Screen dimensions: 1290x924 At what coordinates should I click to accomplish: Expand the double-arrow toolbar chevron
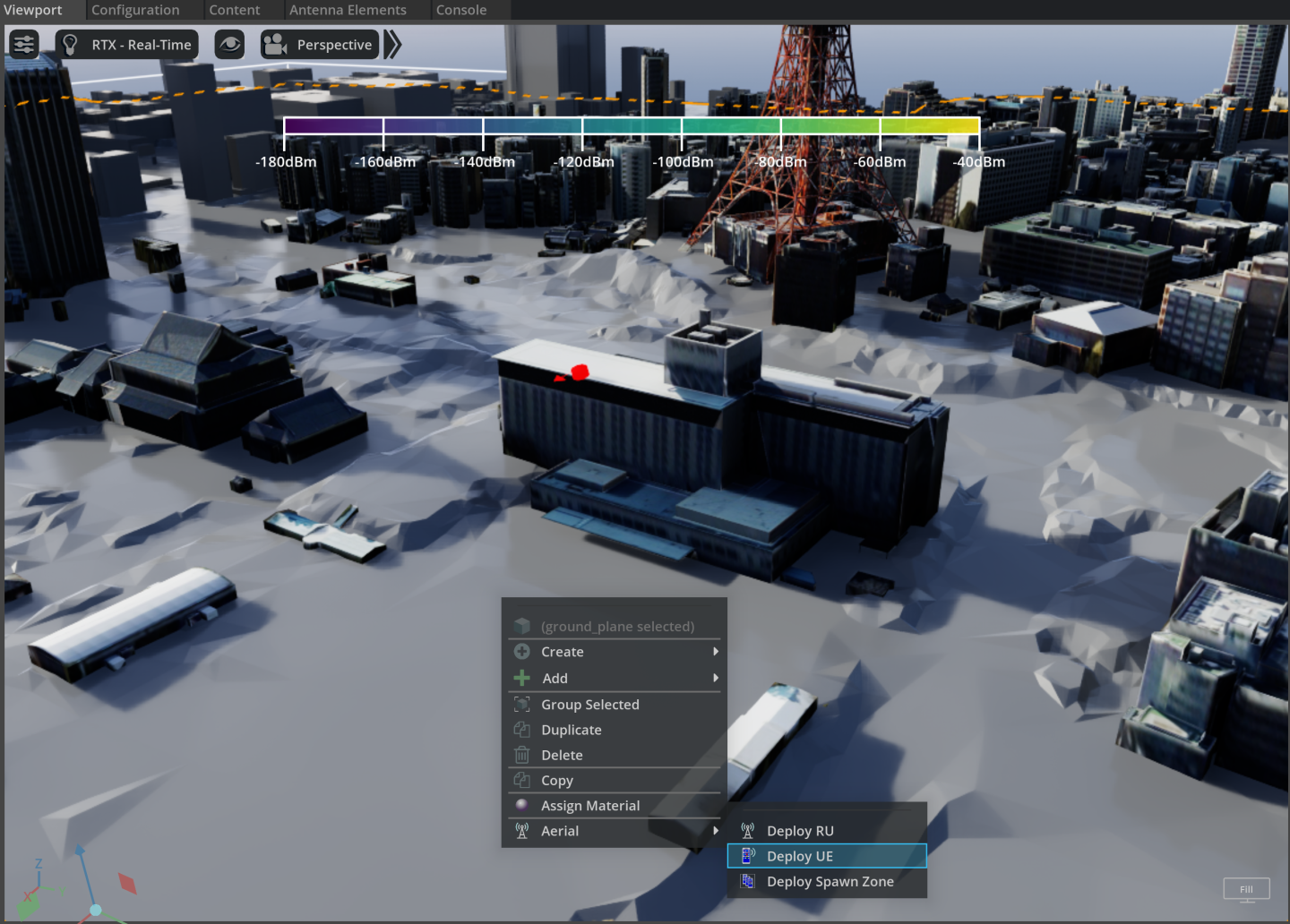click(392, 44)
